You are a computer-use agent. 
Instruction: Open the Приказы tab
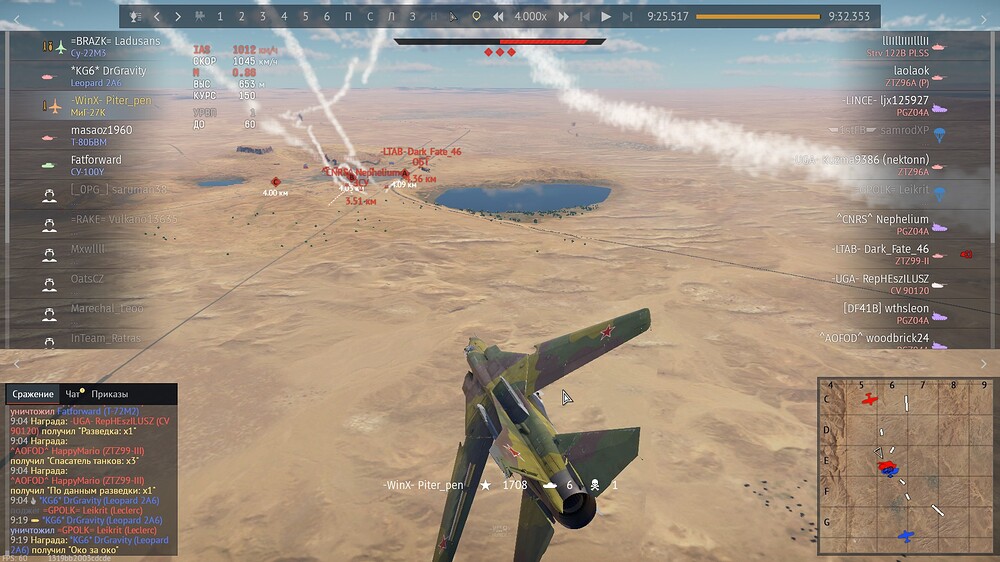pyautogui.click(x=109, y=394)
